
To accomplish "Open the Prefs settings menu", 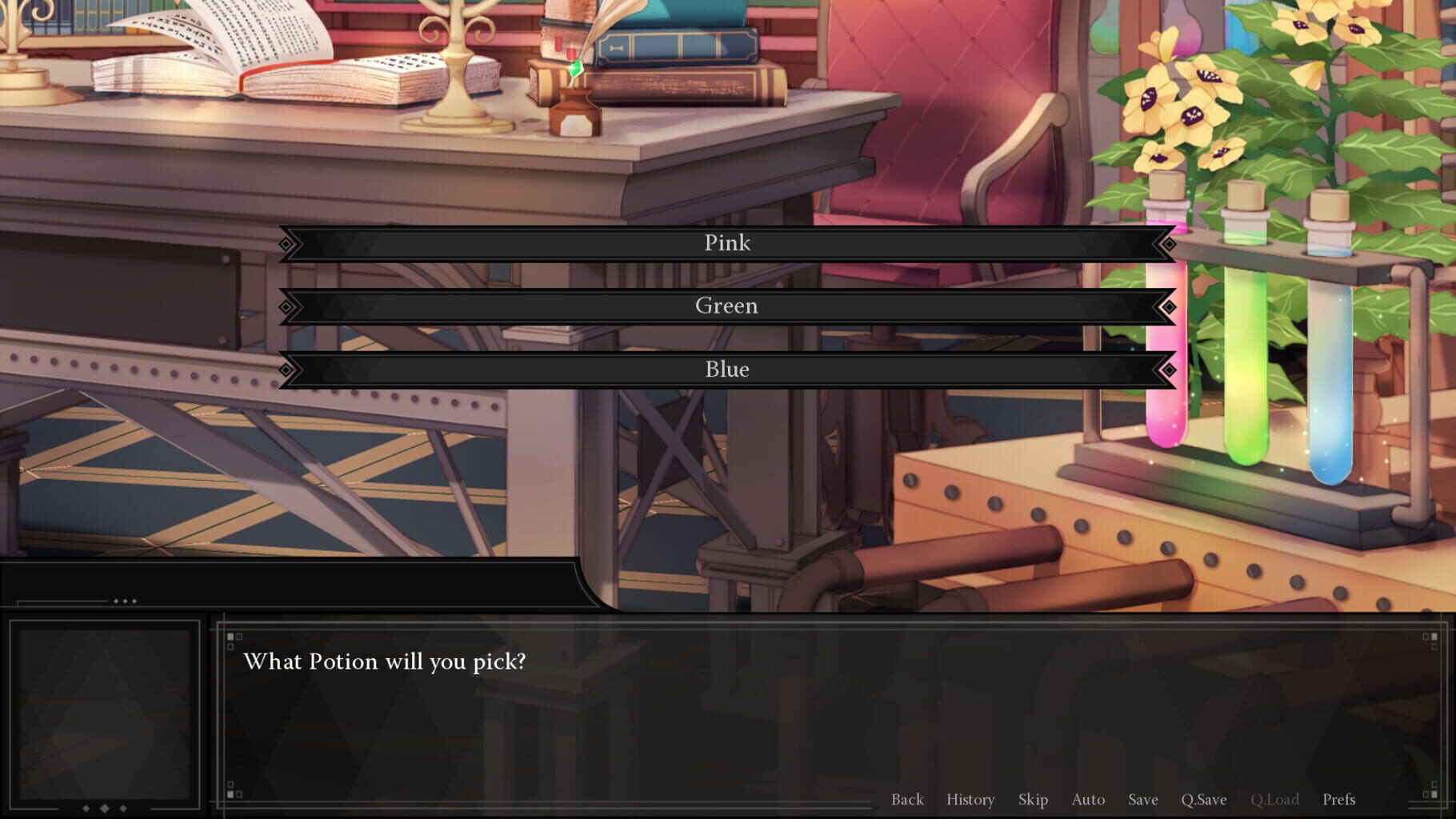I will tap(1338, 799).
